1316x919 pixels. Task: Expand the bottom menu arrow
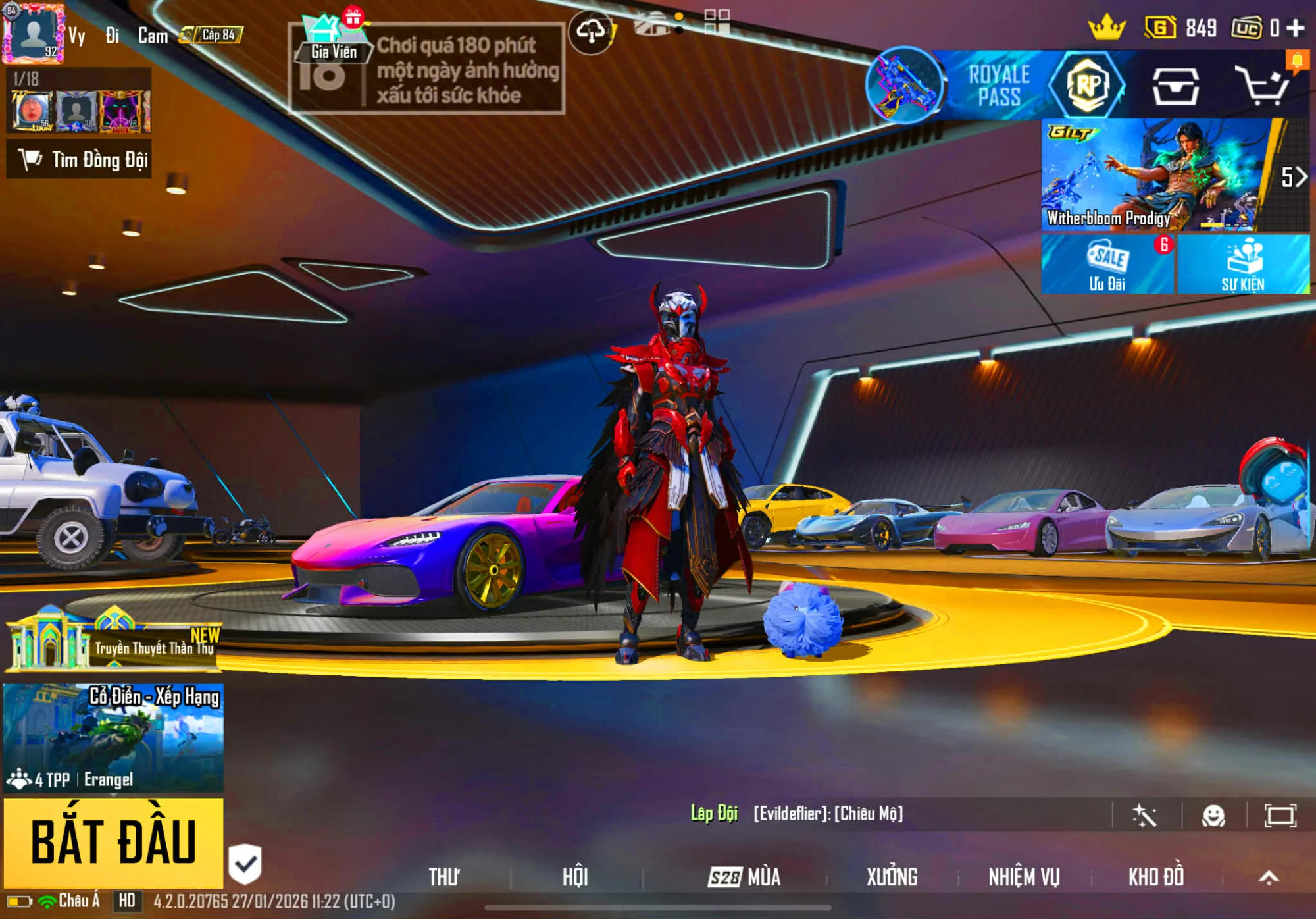pos(1269,877)
